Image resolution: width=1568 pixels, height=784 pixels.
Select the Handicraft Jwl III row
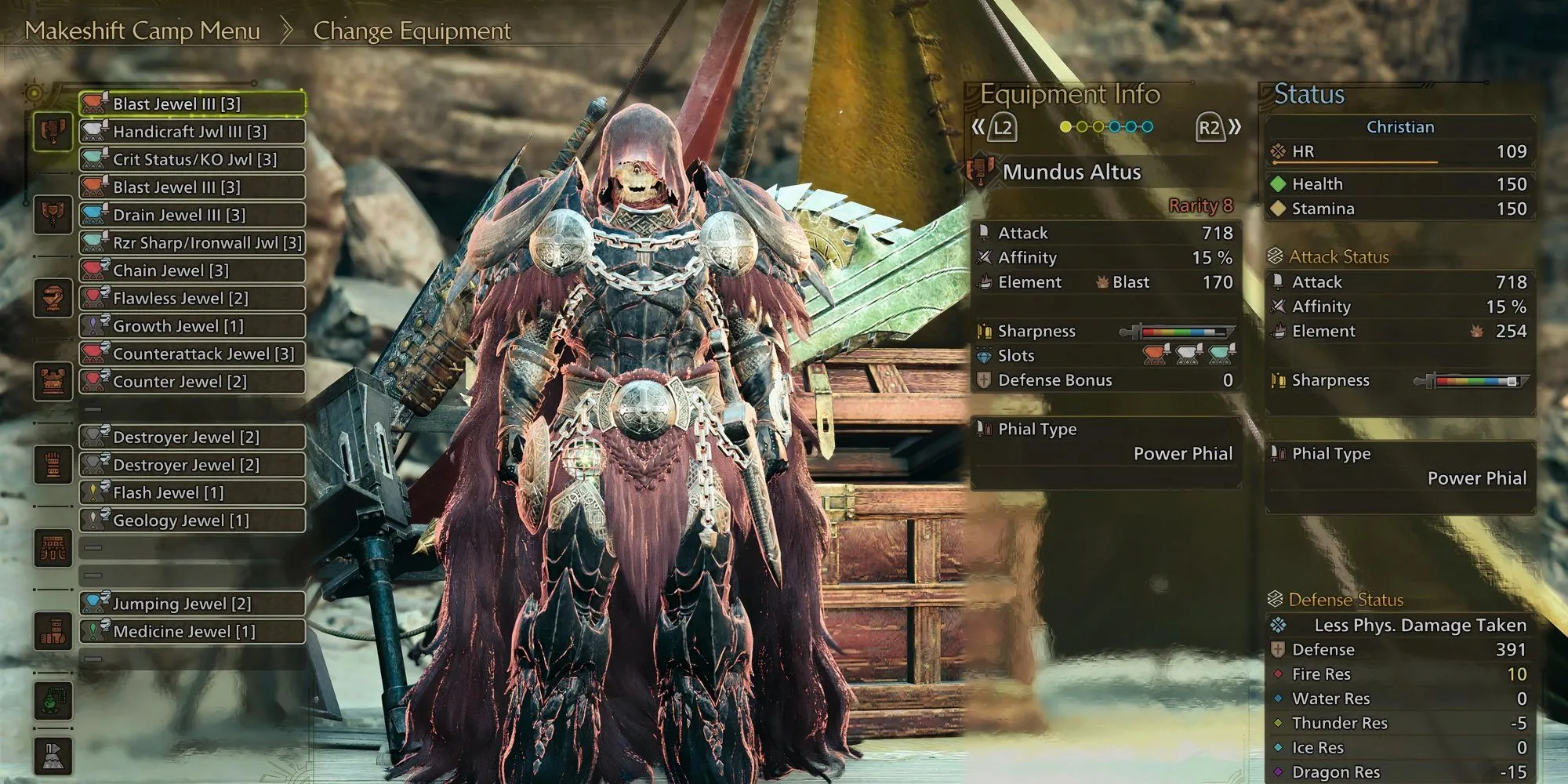tap(192, 132)
